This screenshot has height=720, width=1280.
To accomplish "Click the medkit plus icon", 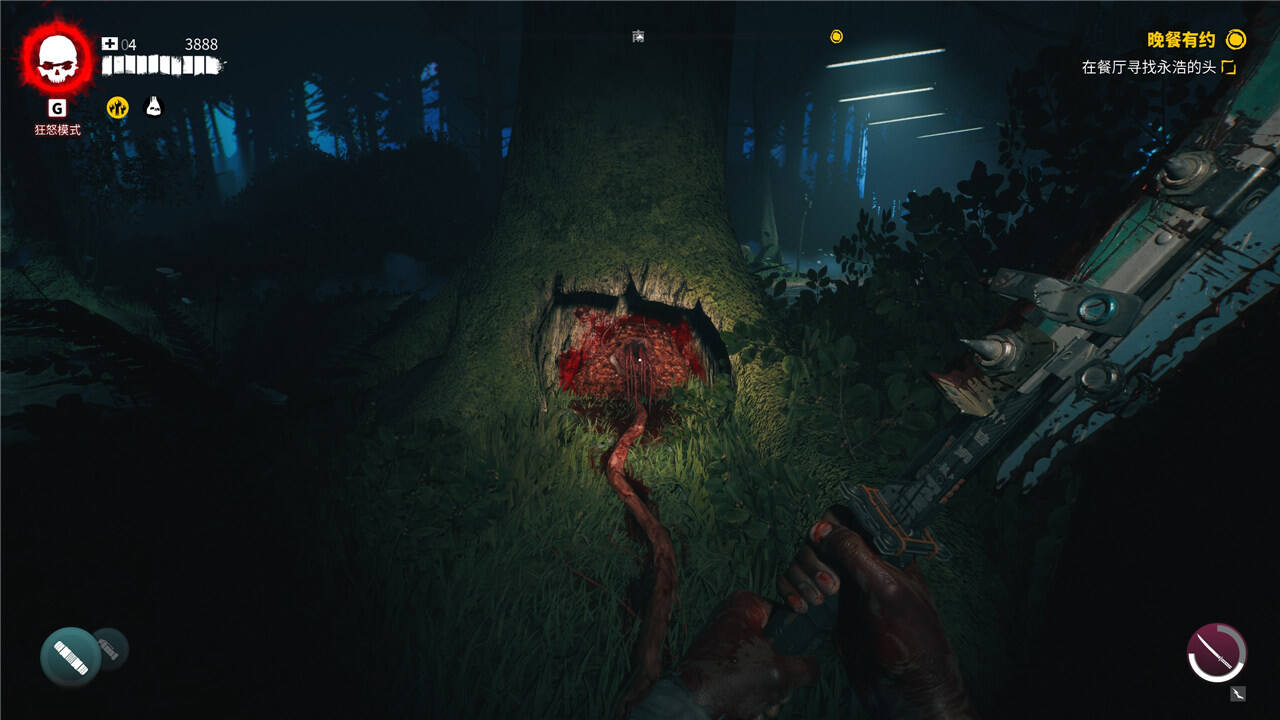I will (110, 44).
